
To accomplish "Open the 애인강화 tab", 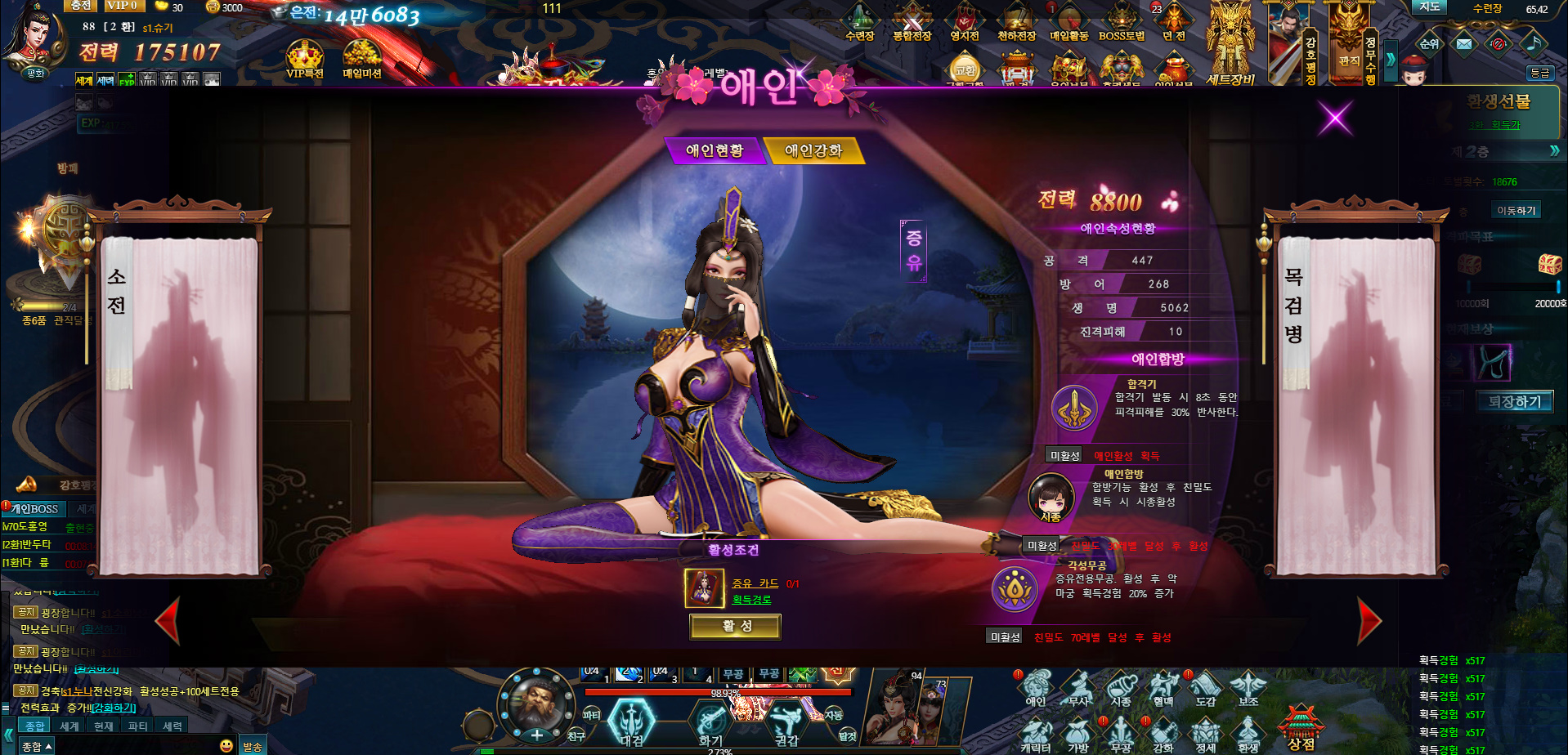I will click(813, 150).
